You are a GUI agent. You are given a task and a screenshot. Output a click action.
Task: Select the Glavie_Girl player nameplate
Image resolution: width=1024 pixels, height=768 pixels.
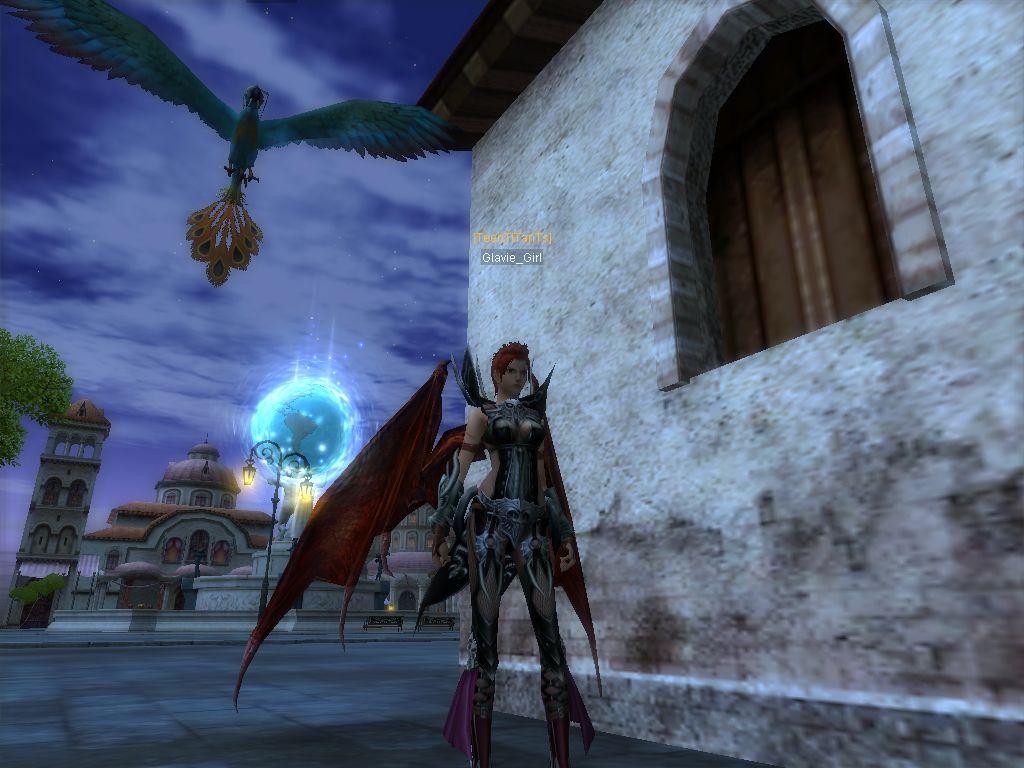tap(511, 257)
